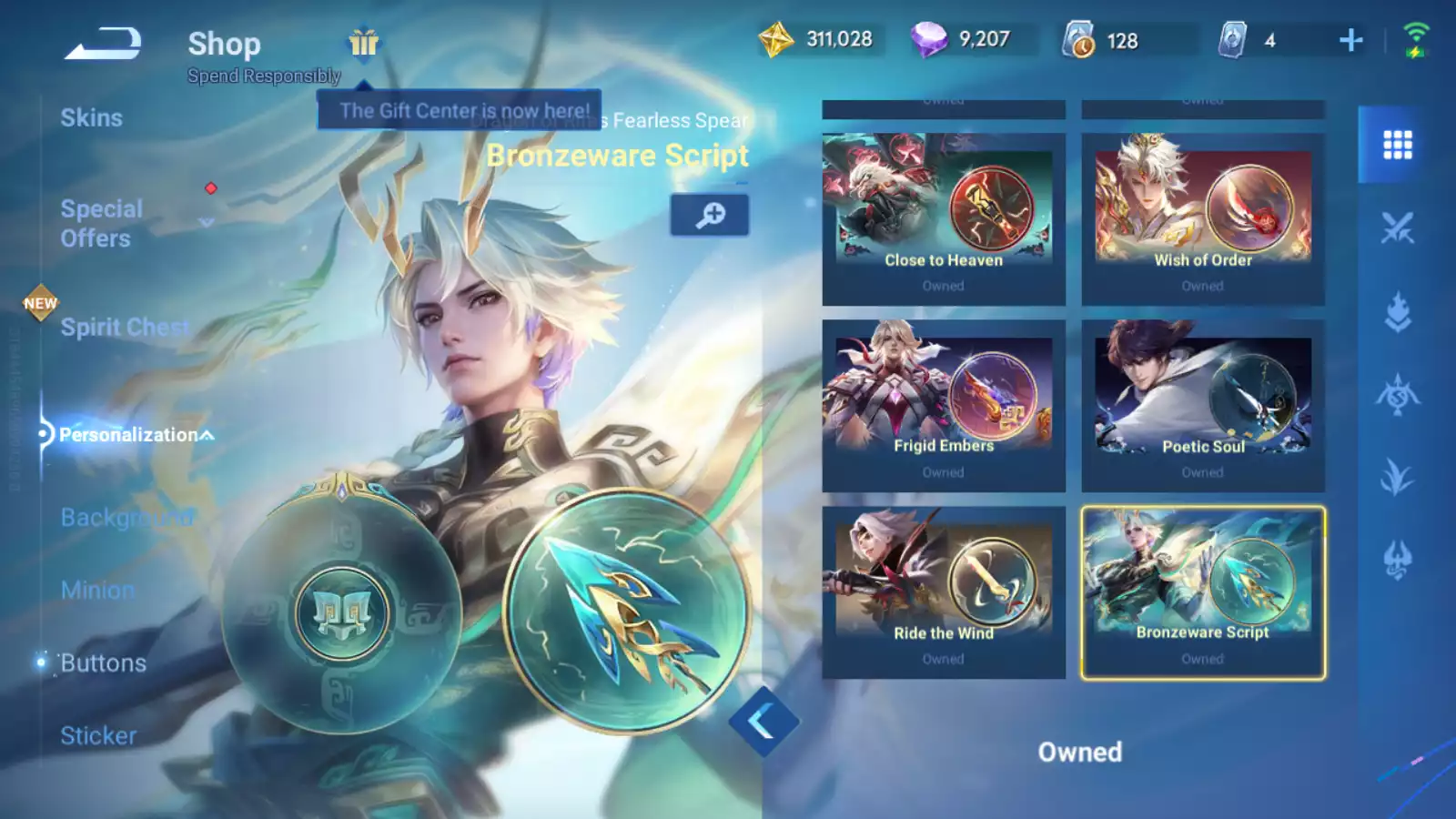Select the Close to Heaven button set

pyautogui.click(x=944, y=219)
